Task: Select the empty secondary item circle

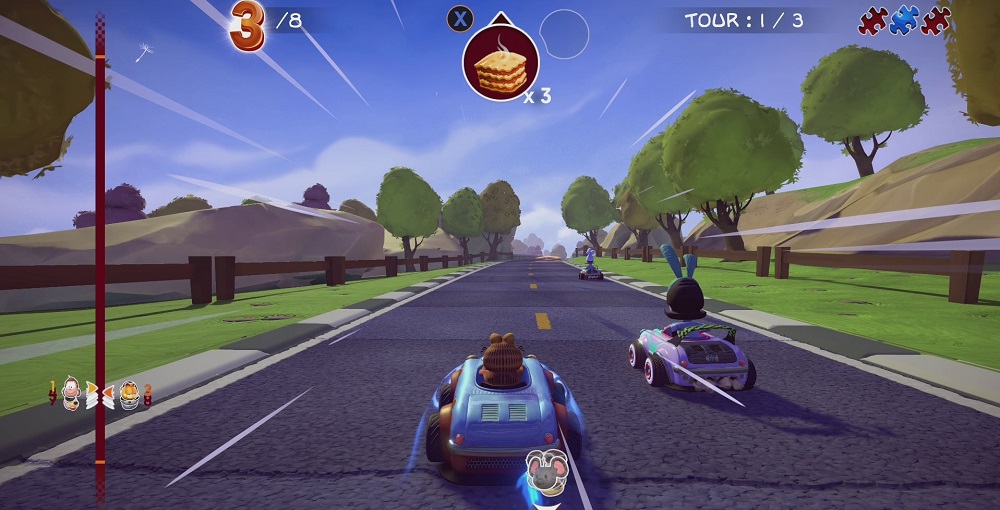Action: (564, 34)
